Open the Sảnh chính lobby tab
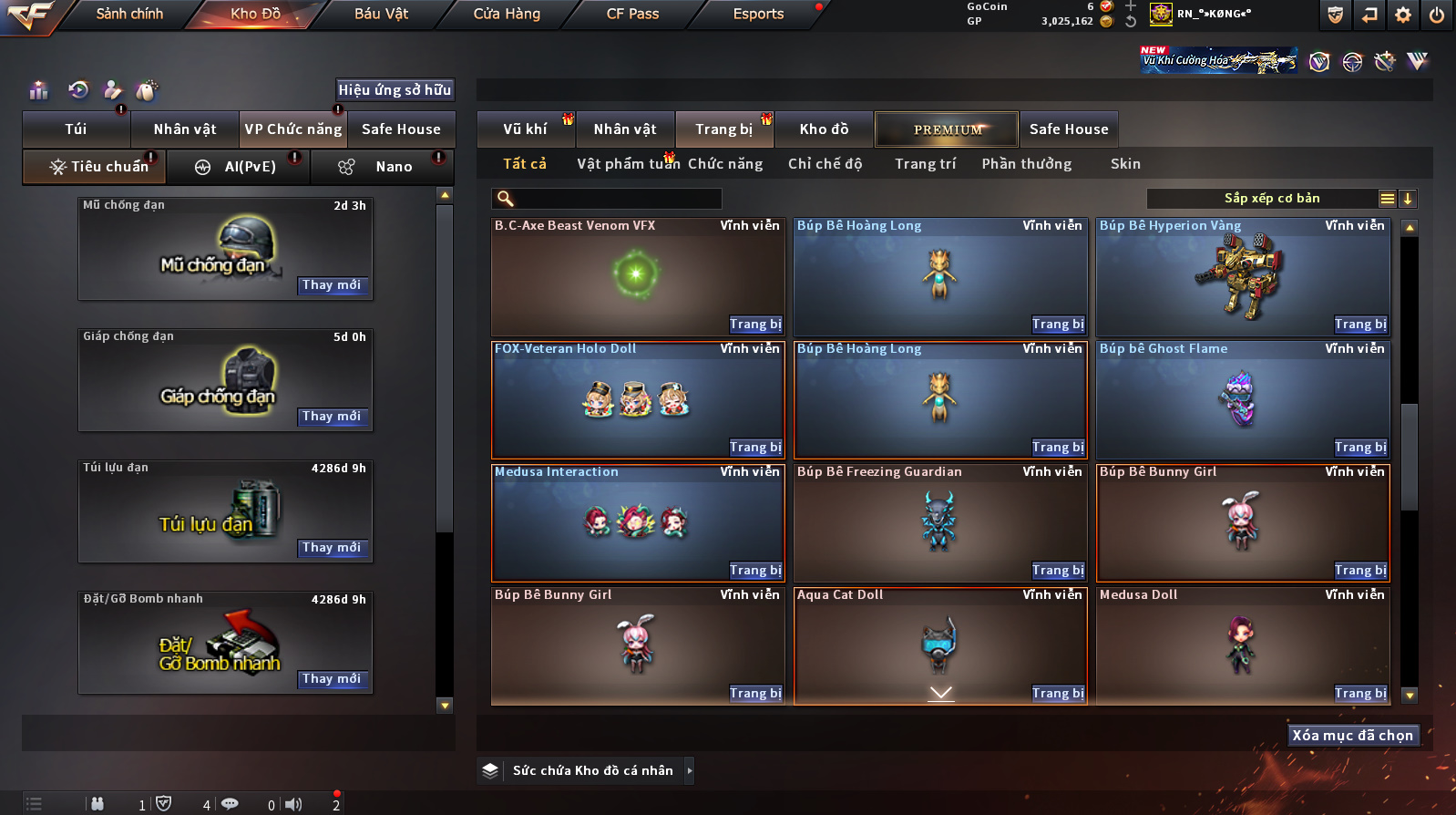 click(x=129, y=14)
